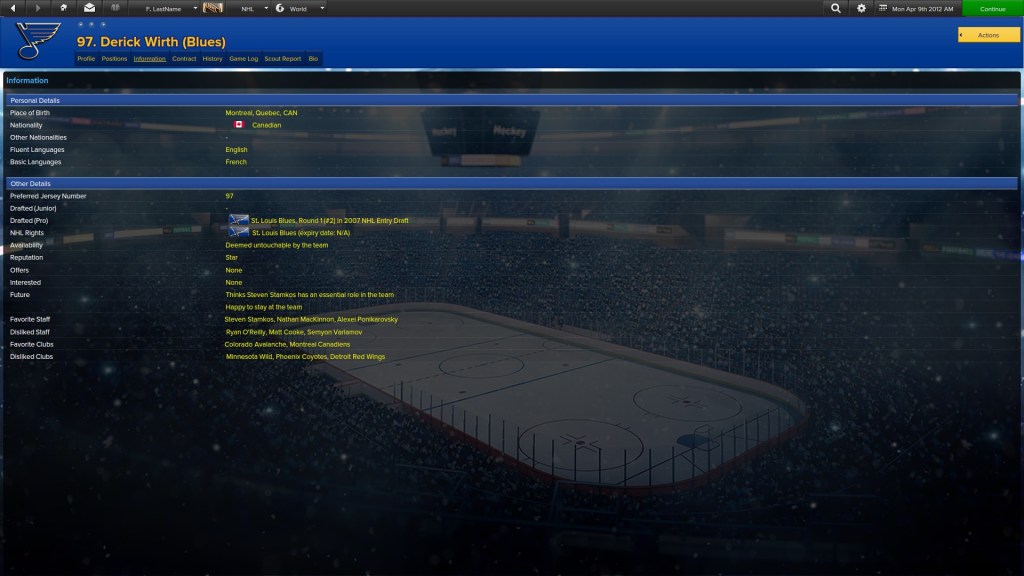Click the Blues team logo
This screenshot has height=576, width=1024.
click(38, 41)
